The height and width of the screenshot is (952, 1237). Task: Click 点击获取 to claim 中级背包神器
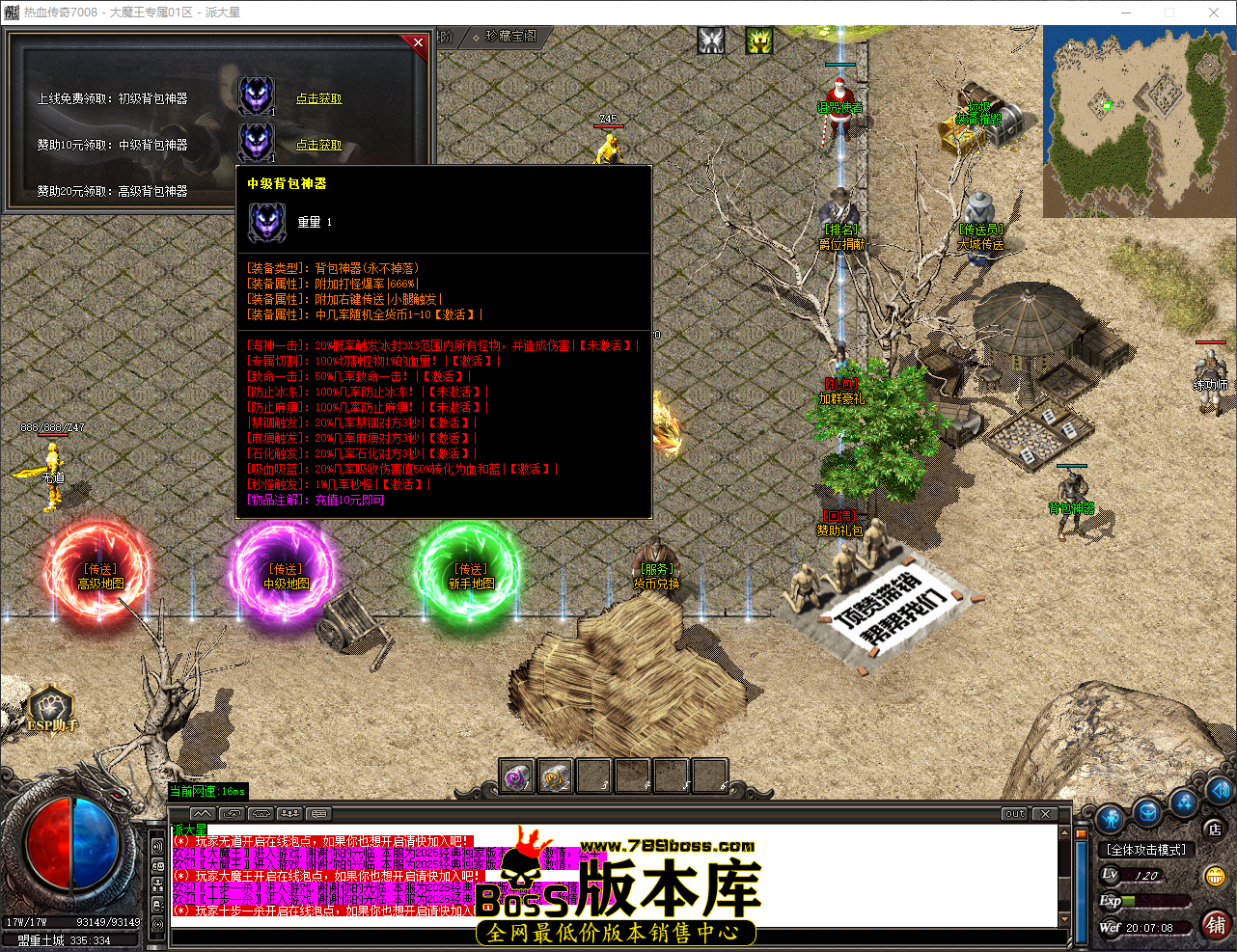(x=319, y=145)
